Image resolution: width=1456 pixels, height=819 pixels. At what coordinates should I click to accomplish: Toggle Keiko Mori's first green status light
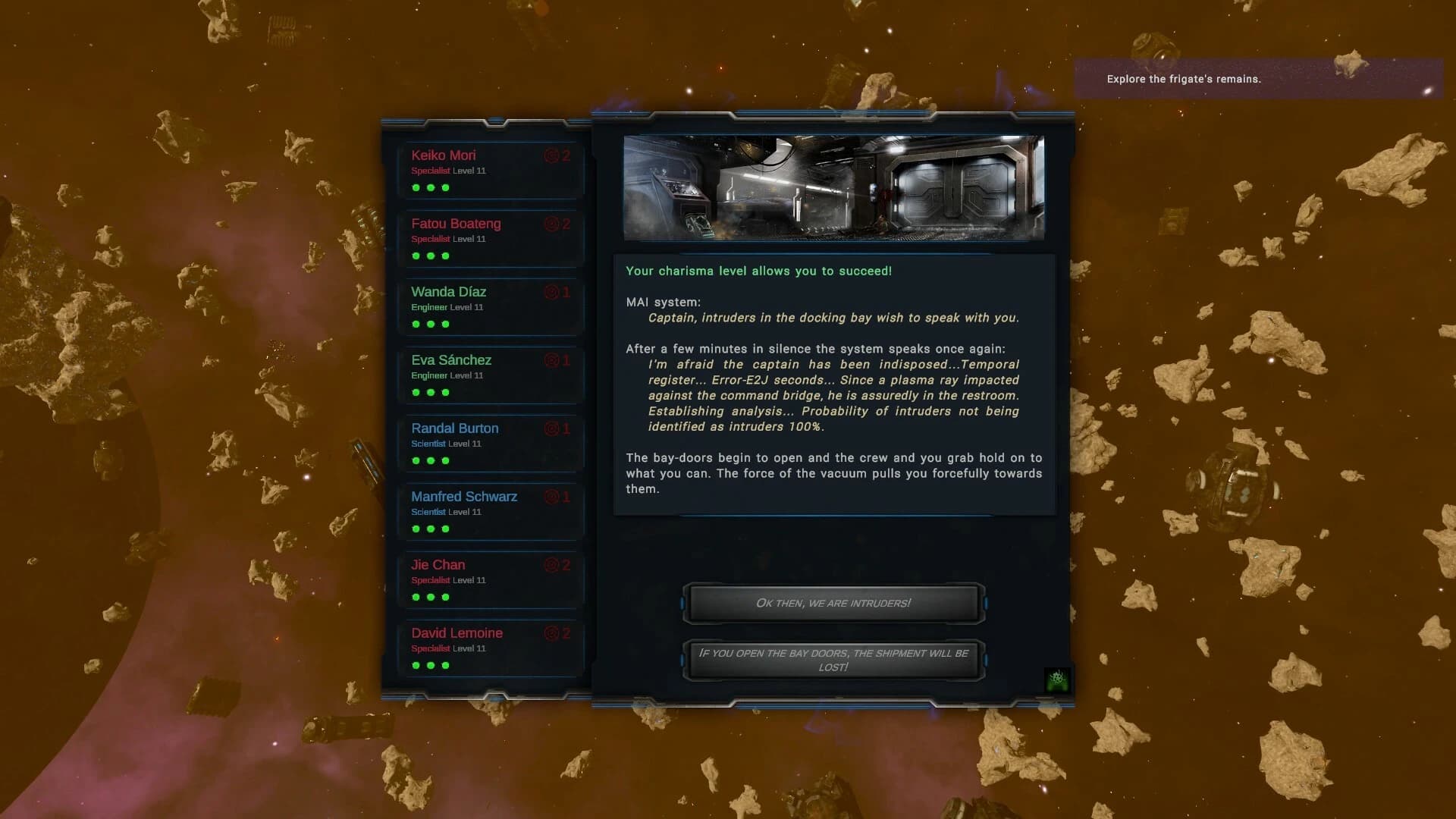point(416,187)
